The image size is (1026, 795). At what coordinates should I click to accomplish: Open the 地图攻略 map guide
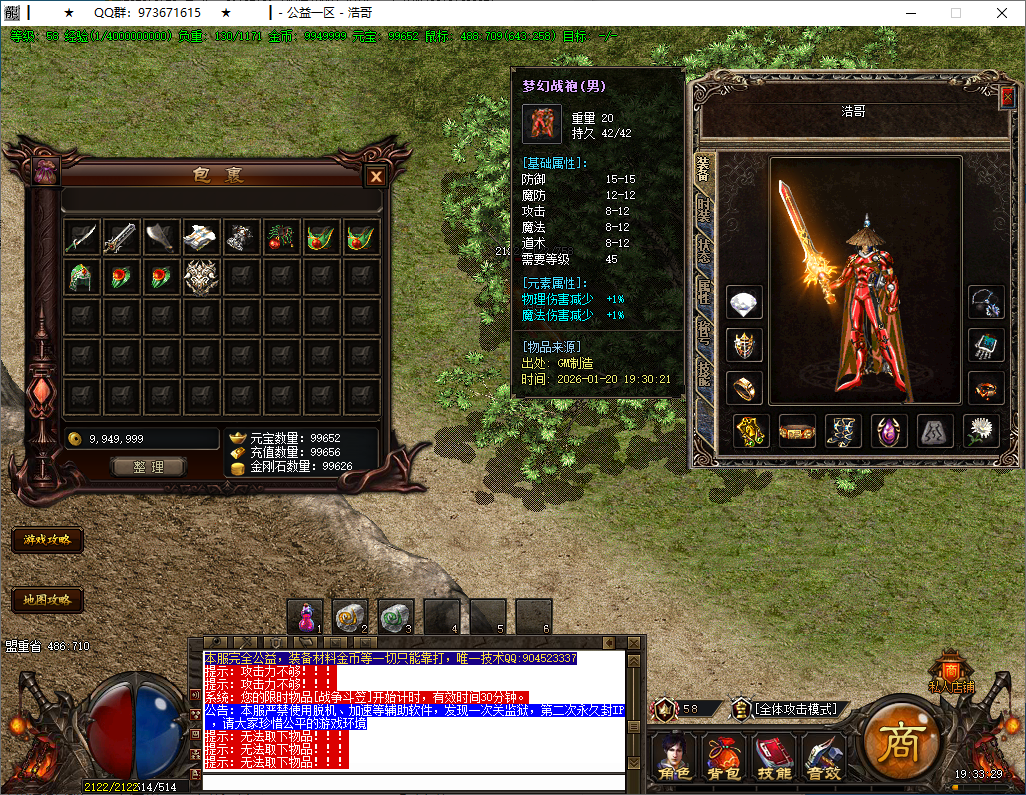47,600
